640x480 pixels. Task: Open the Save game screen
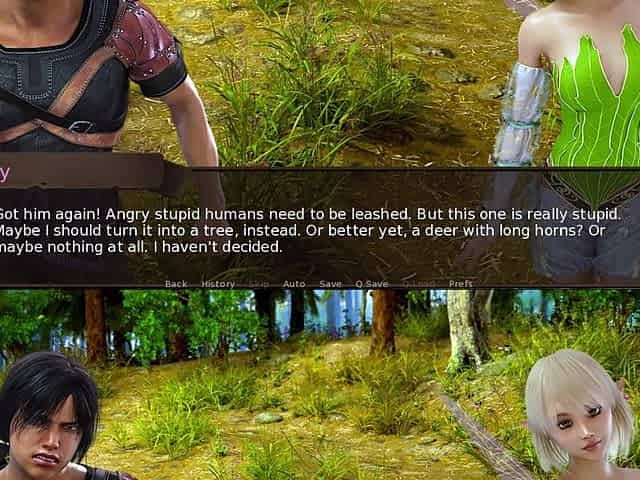tap(330, 284)
